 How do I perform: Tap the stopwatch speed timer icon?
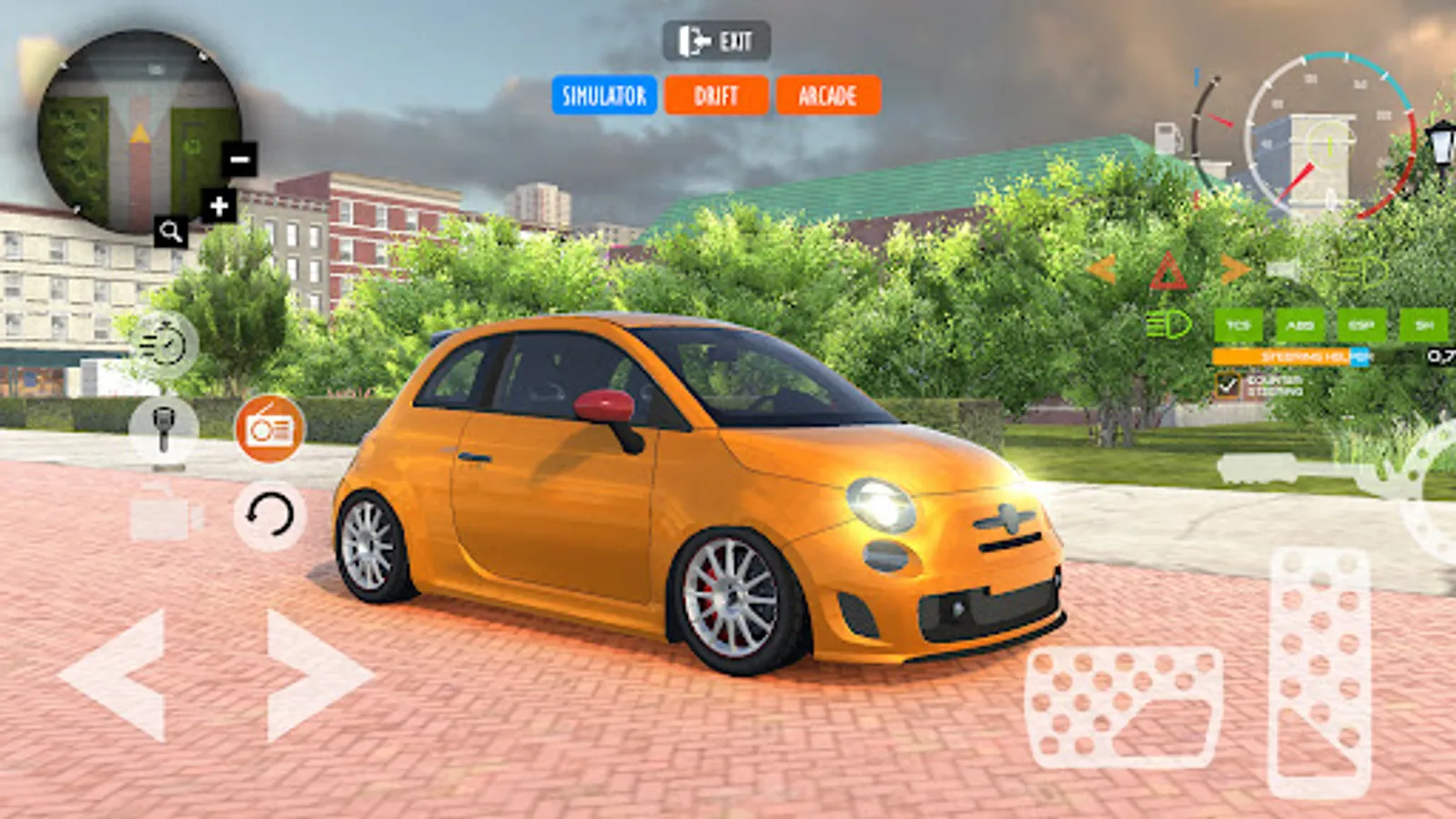[164, 345]
